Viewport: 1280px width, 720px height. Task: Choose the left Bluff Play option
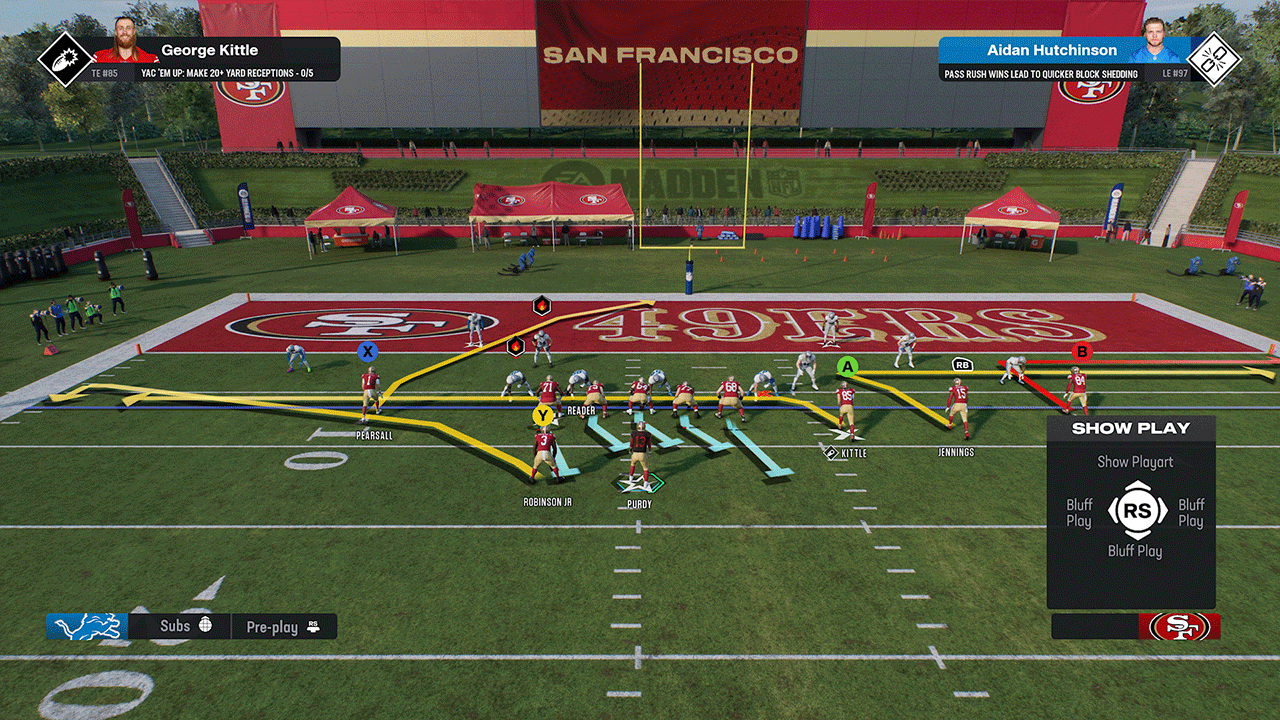(1079, 513)
